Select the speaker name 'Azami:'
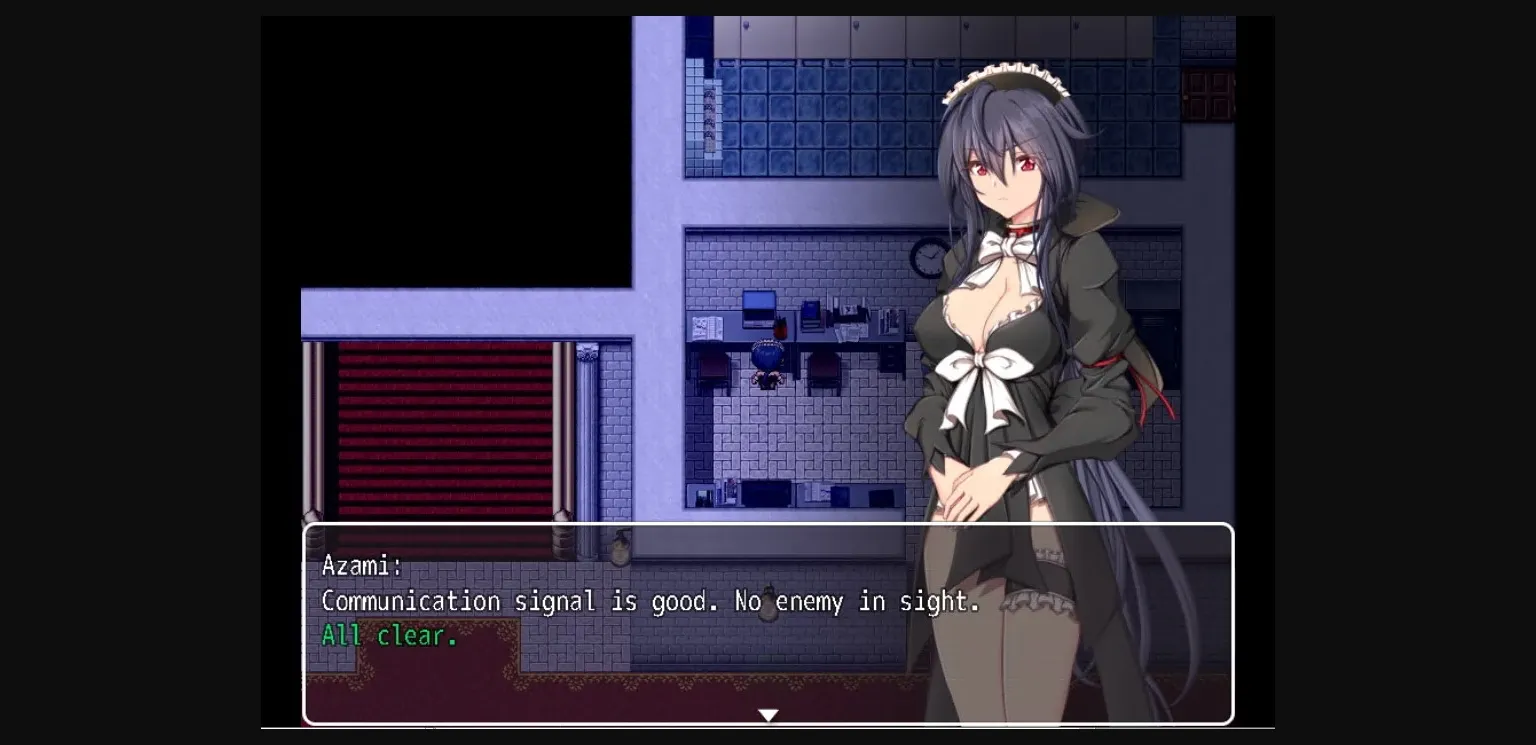Image resolution: width=1536 pixels, height=745 pixels. tap(361, 565)
